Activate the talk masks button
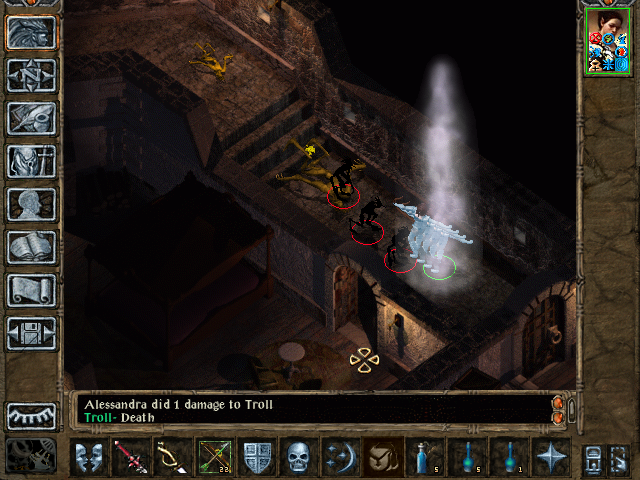Viewport: 640px width, 480px height. (88, 456)
